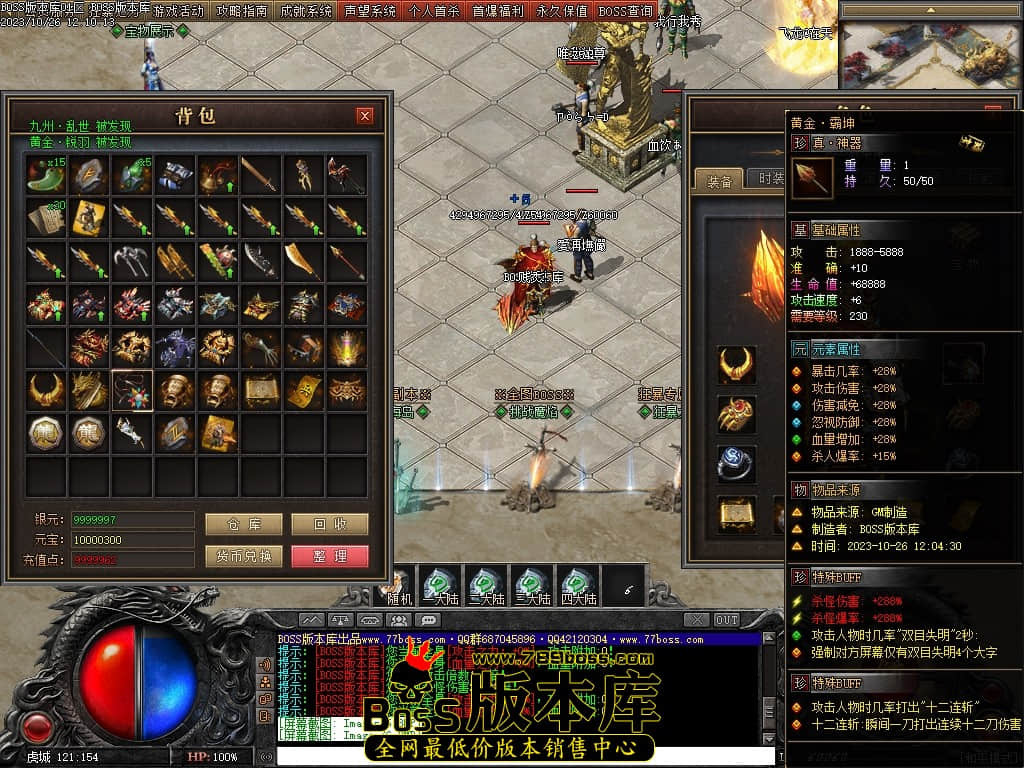Use the 一大陆 teleport stone in hotbar
The image size is (1024, 768).
(x=439, y=586)
